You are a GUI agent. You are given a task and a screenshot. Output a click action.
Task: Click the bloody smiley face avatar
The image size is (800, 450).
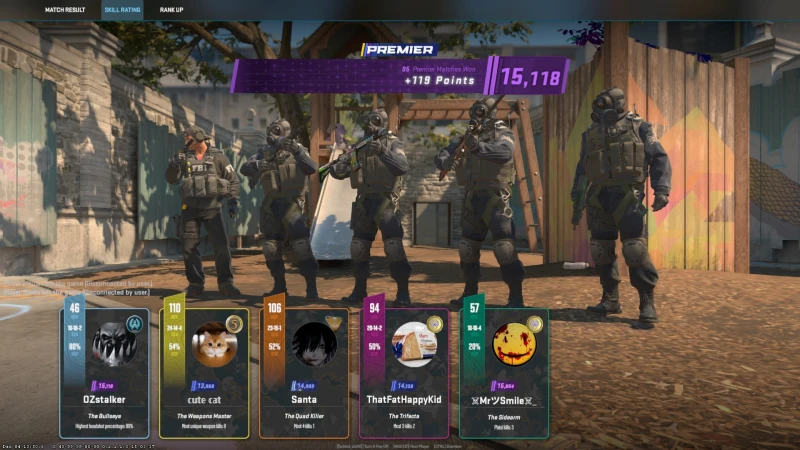click(513, 343)
